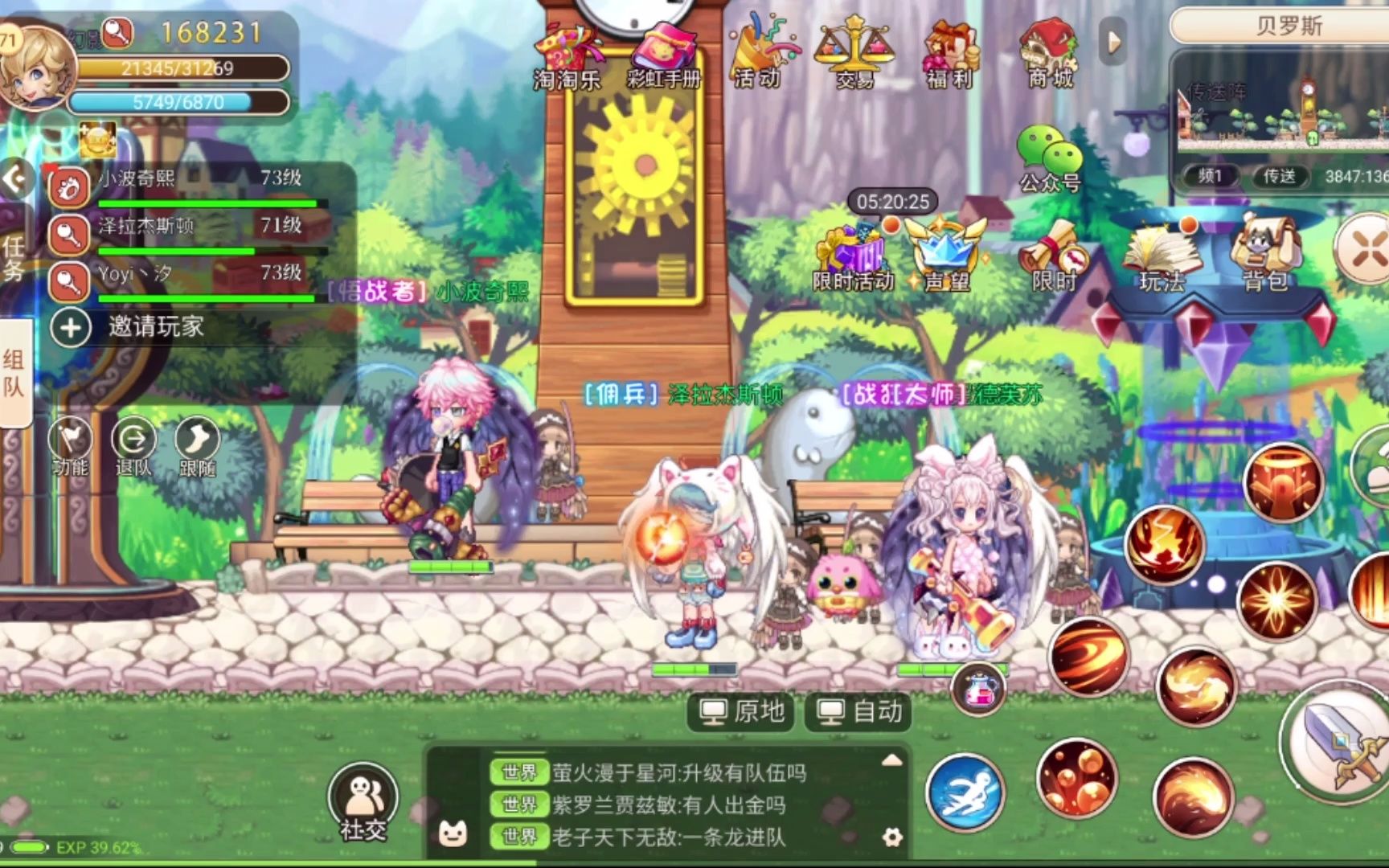Toggle 原地 stationary mode
This screenshot has height=868, width=1389.
(740, 711)
